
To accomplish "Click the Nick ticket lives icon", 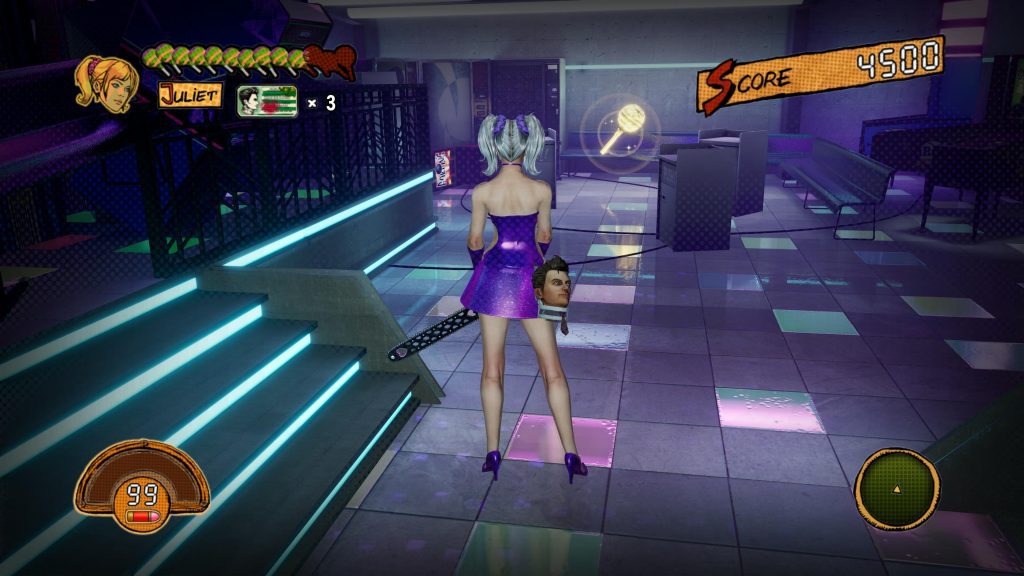I will coord(267,100).
